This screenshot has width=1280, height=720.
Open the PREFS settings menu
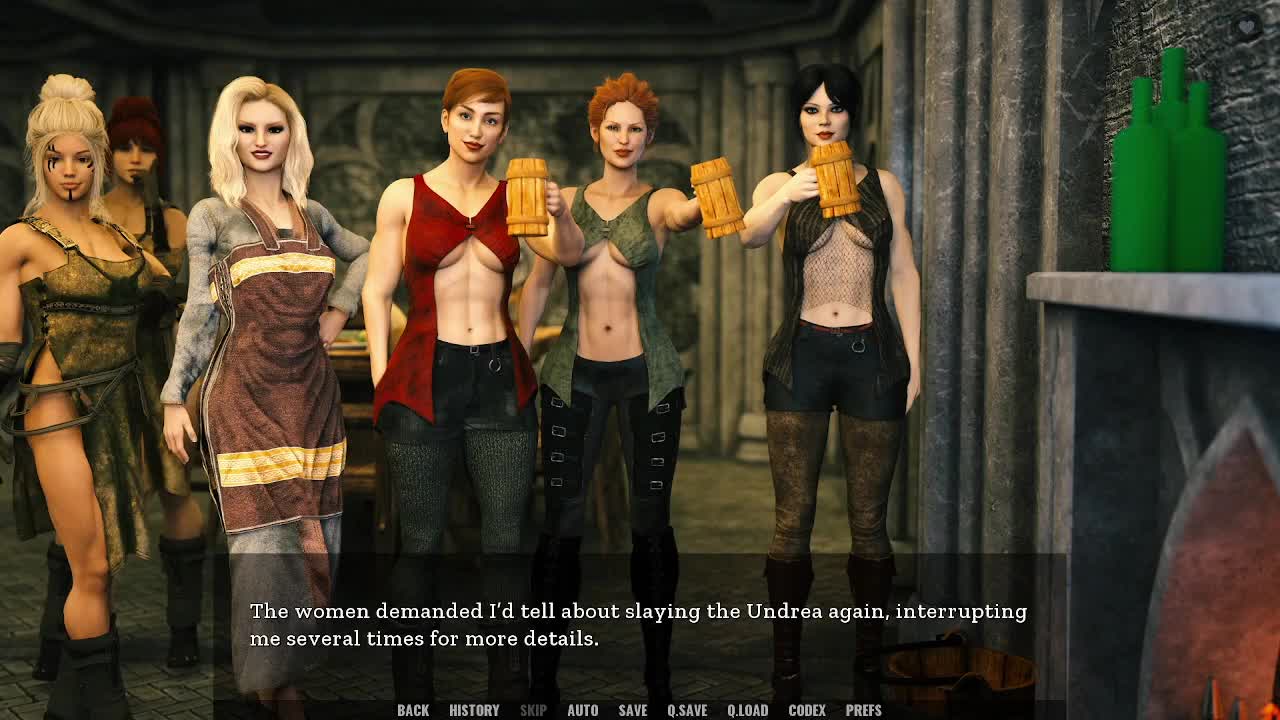863,710
